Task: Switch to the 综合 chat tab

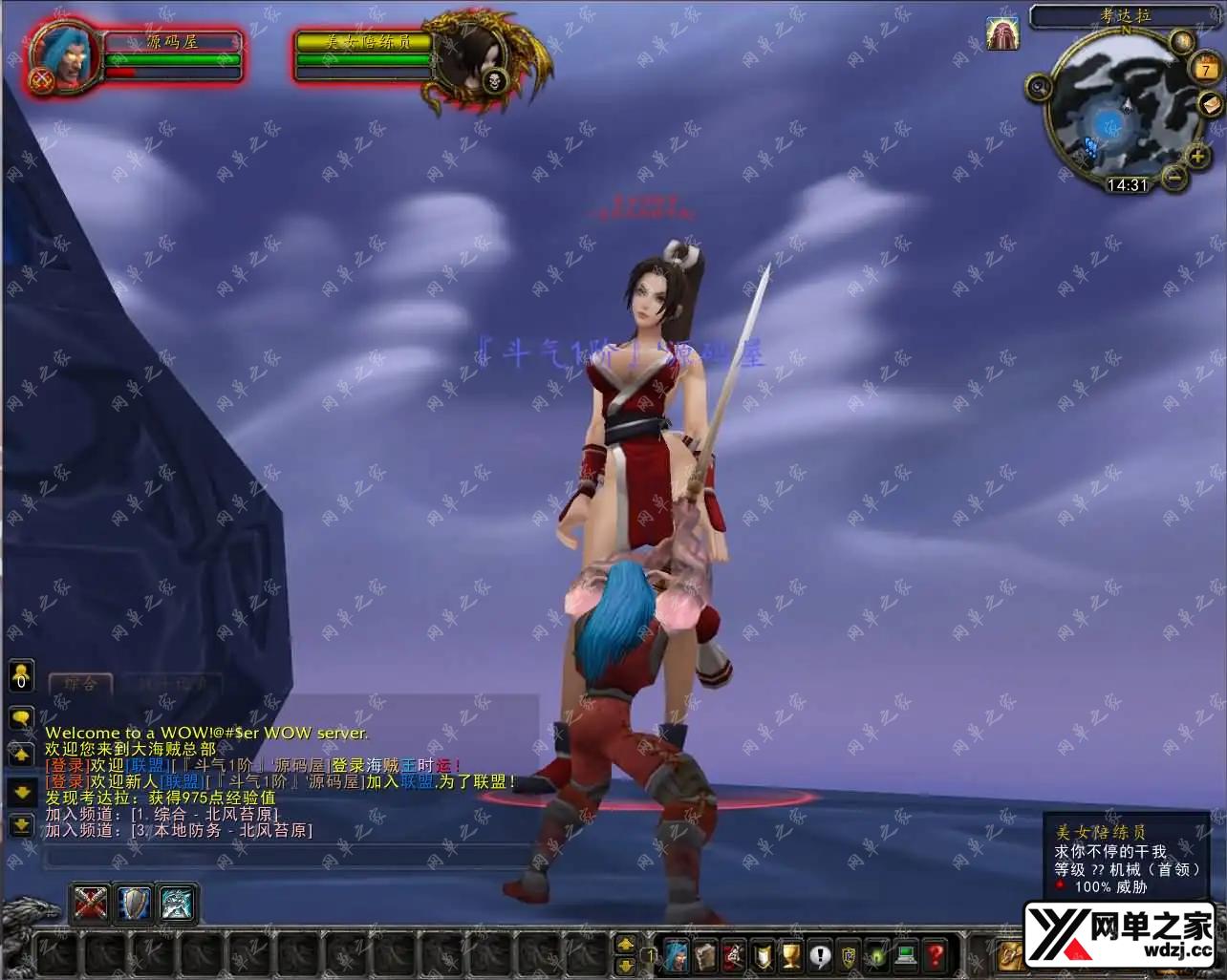Action: (x=80, y=683)
